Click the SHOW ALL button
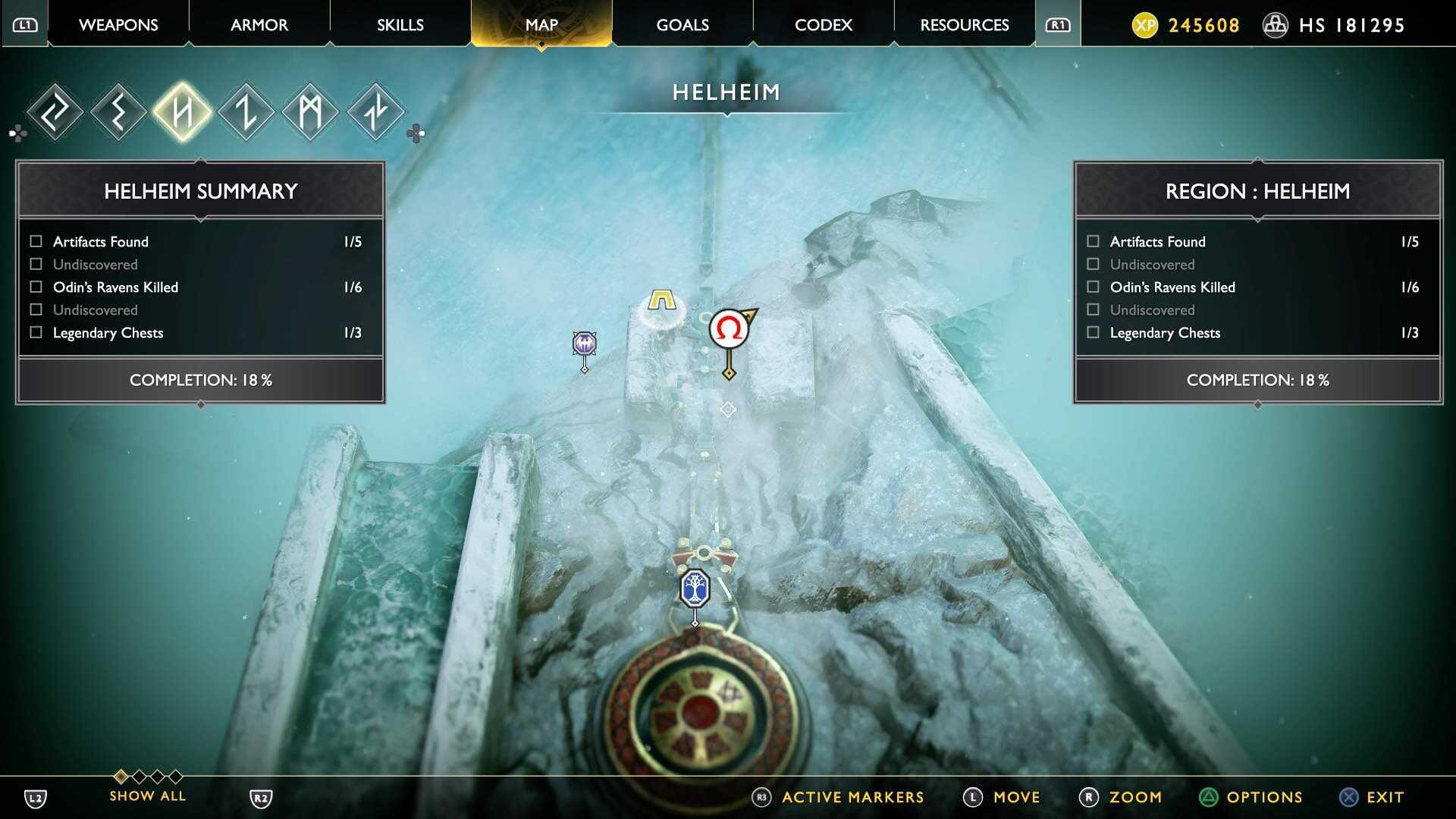The height and width of the screenshot is (819, 1456). coord(147,795)
